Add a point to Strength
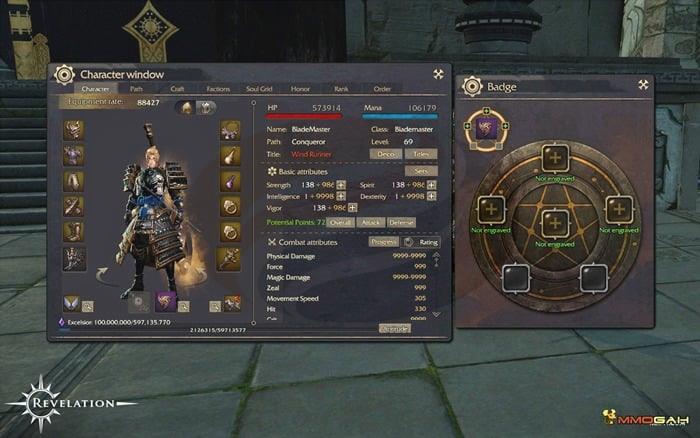This screenshot has width=700, height=438. click(x=341, y=185)
